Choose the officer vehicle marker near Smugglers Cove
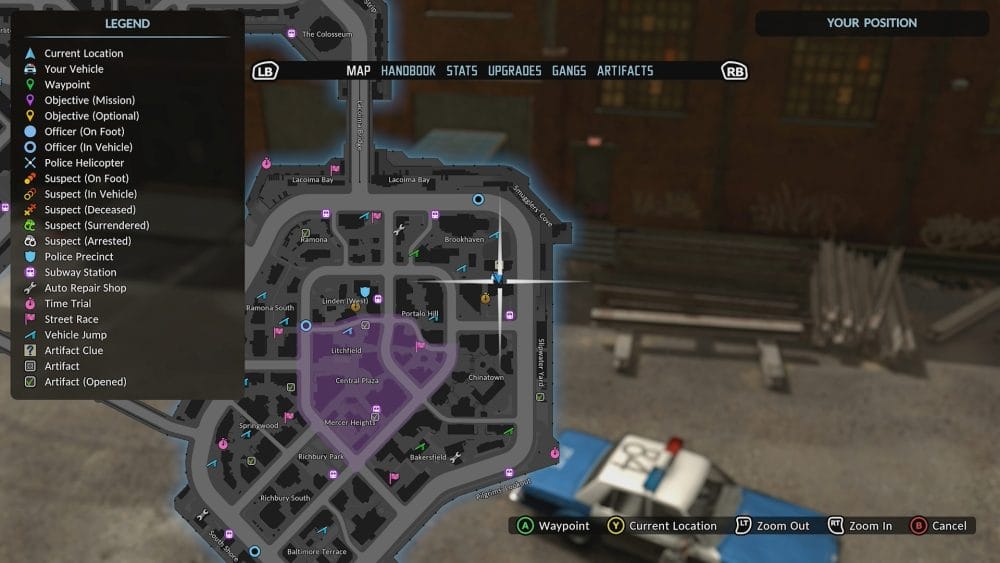The image size is (1000, 563). (478, 200)
